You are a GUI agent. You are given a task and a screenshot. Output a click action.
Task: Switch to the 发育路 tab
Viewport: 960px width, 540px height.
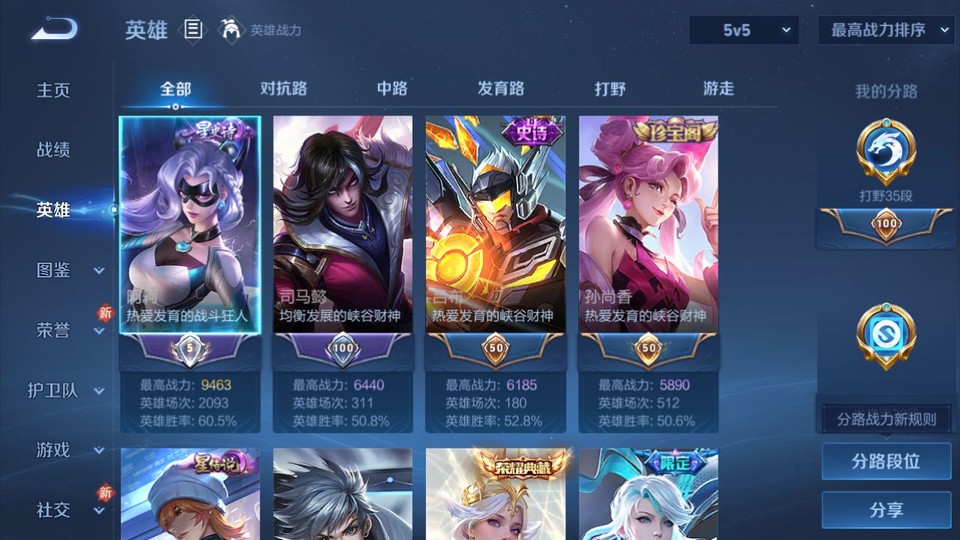[501, 89]
